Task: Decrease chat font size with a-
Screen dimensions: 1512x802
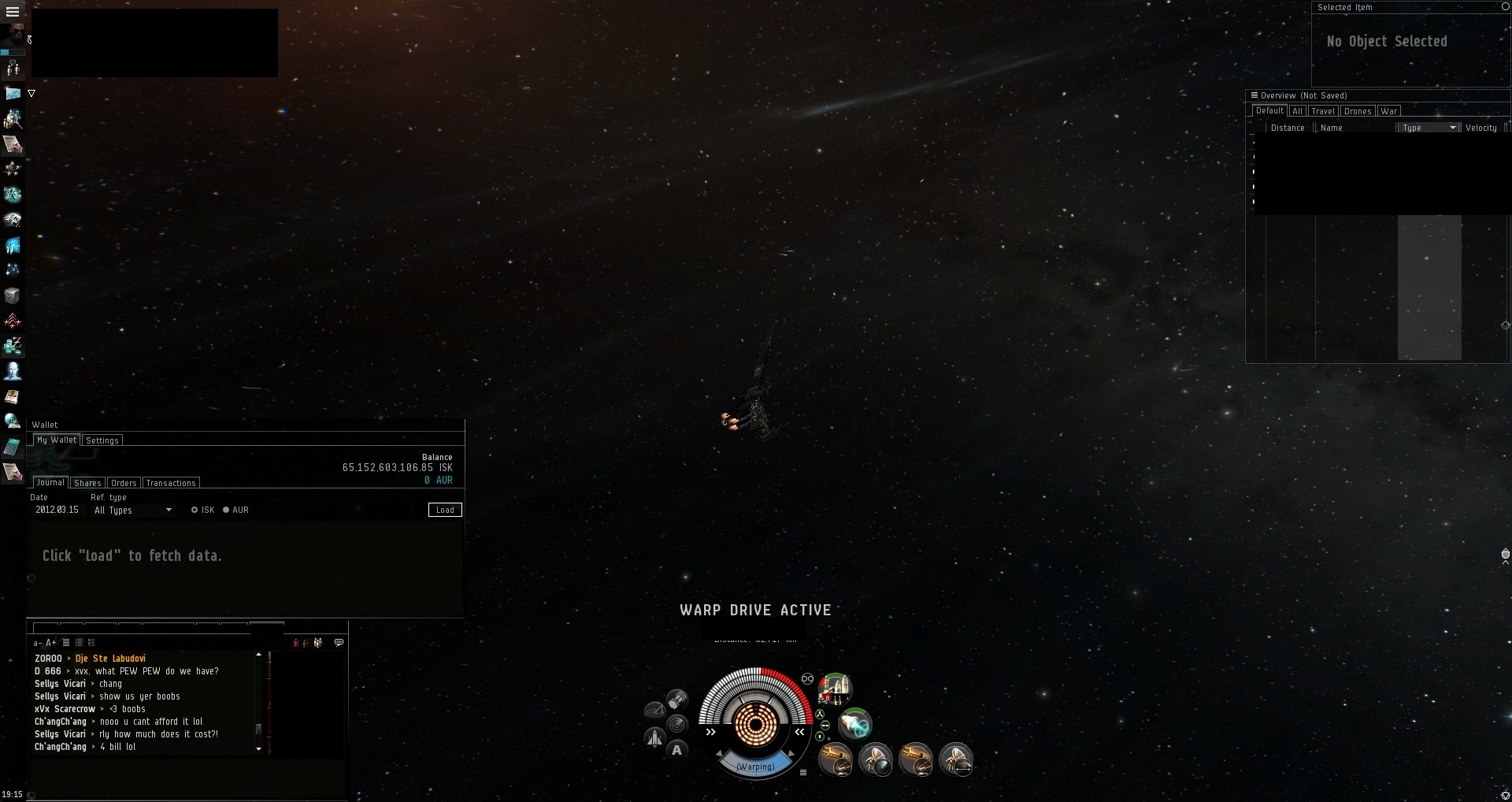Action: (x=37, y=643)
